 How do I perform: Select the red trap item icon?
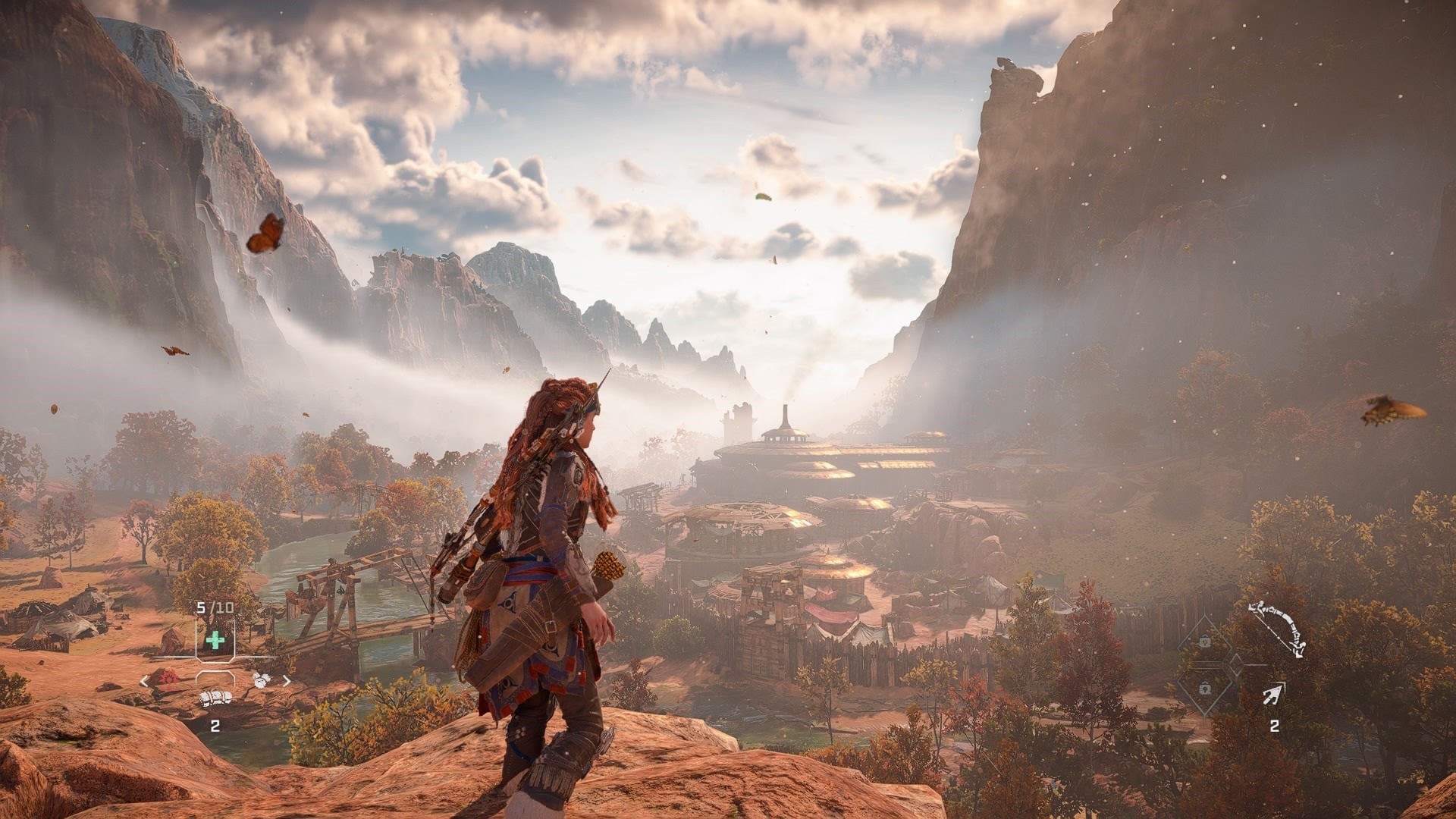click(x=168, y=678)
